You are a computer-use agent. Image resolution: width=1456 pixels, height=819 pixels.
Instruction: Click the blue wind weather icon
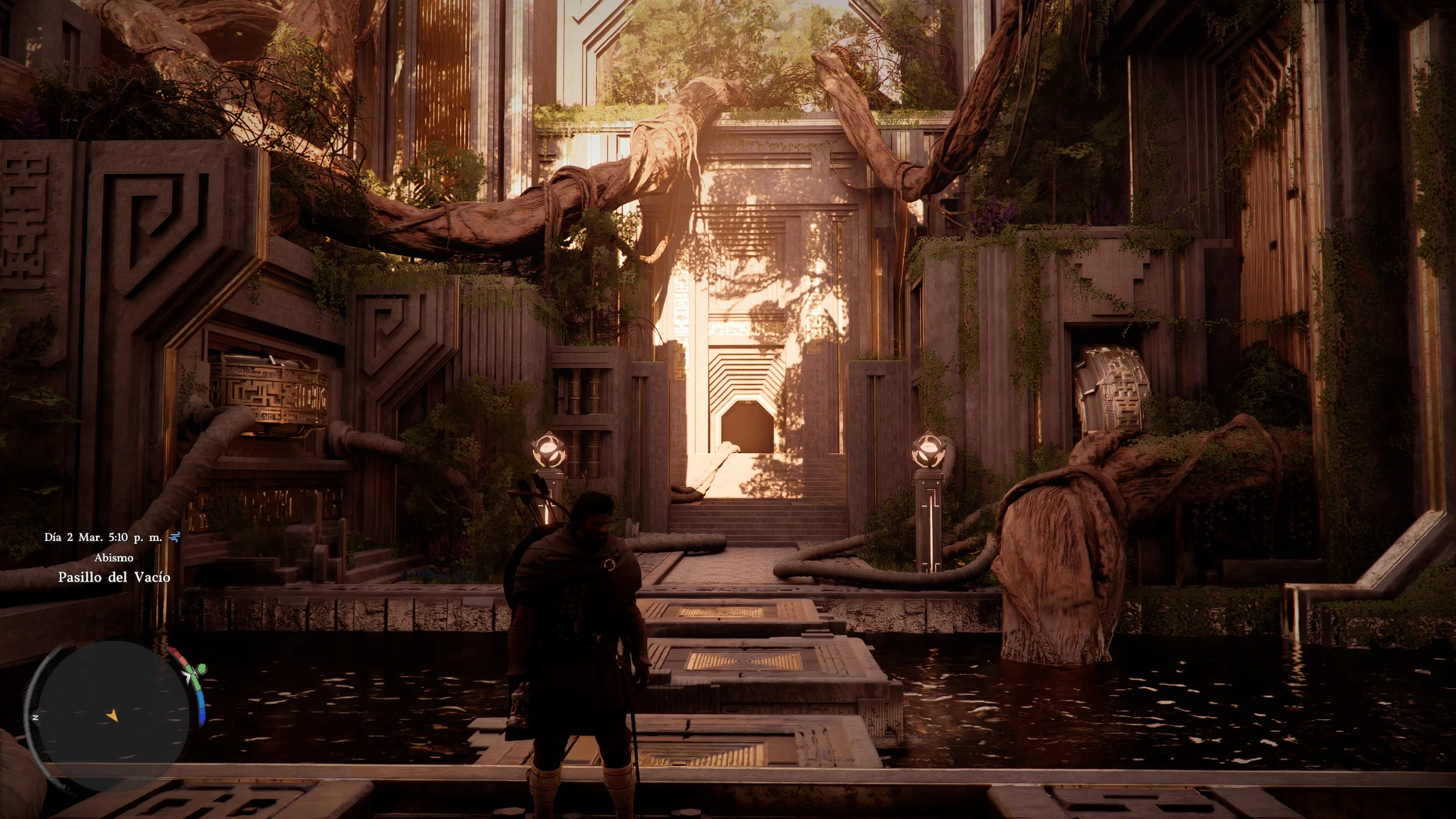coord(175,537)
